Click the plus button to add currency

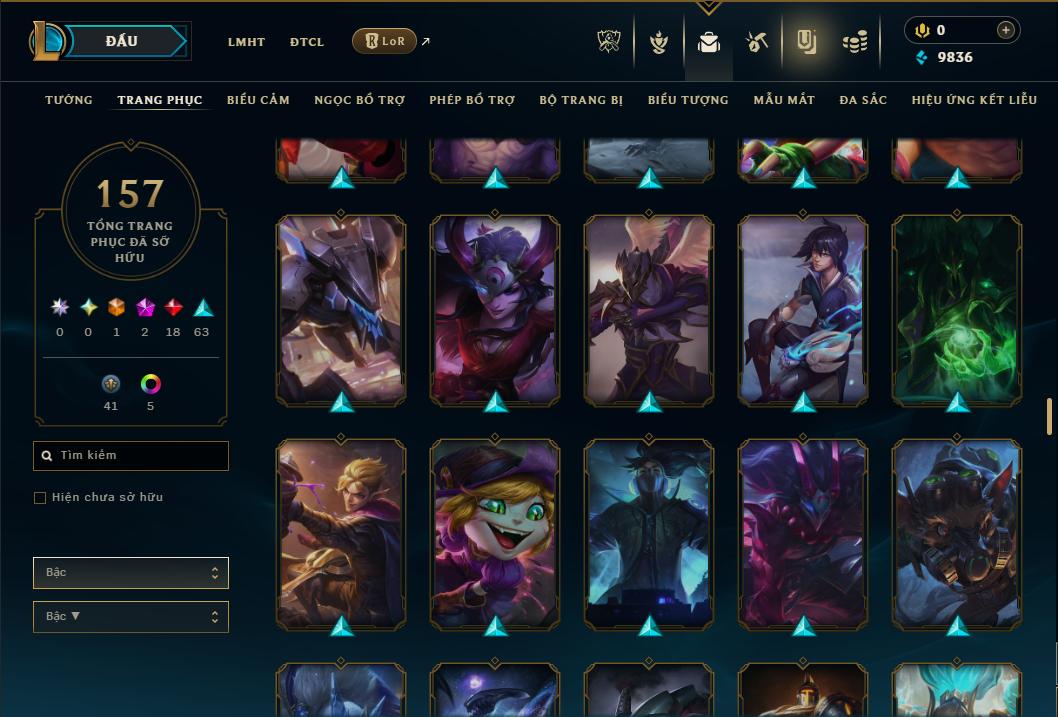tap(1005, 30)
